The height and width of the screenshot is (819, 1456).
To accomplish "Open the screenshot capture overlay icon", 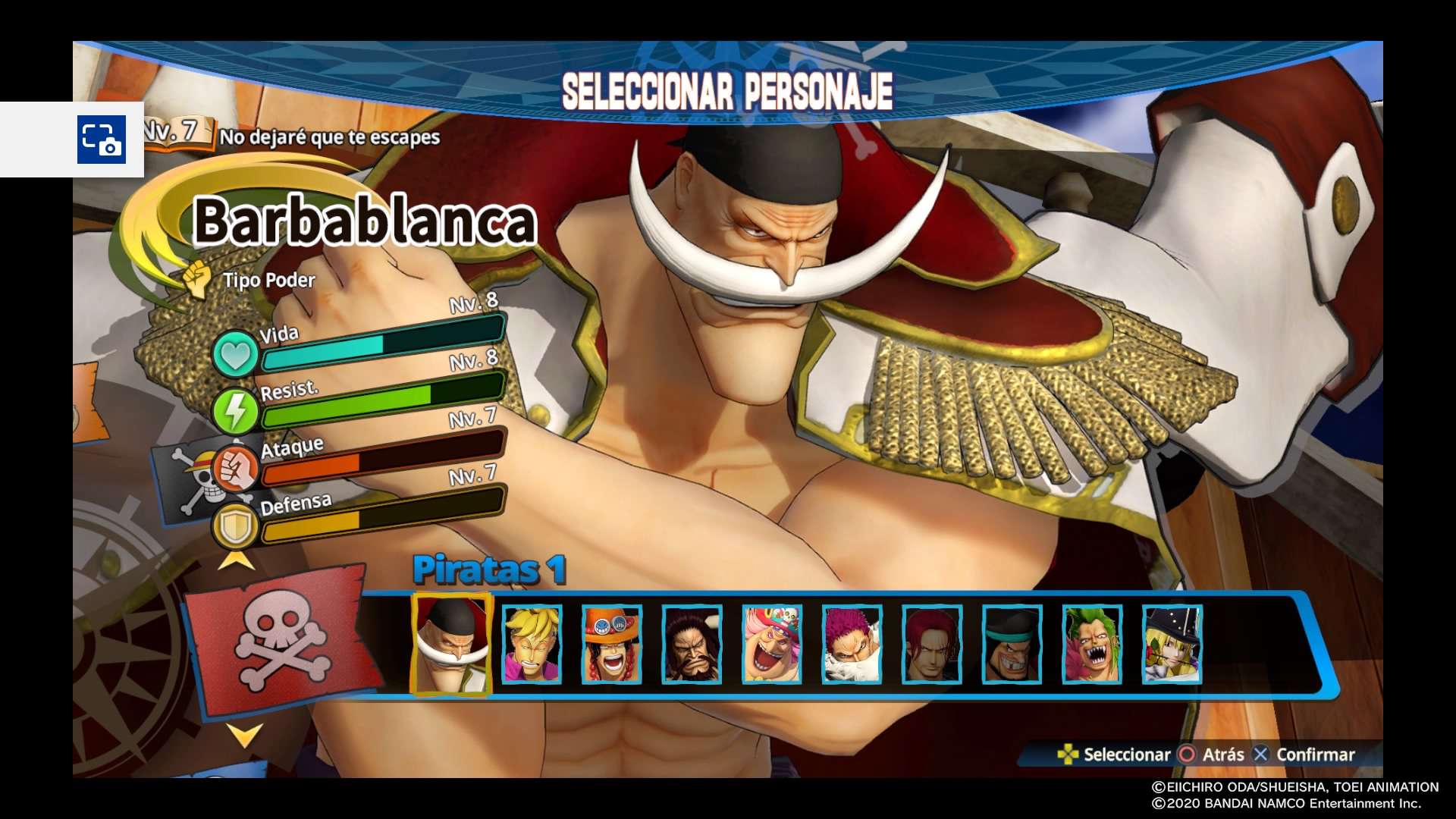I will [102, 140].
